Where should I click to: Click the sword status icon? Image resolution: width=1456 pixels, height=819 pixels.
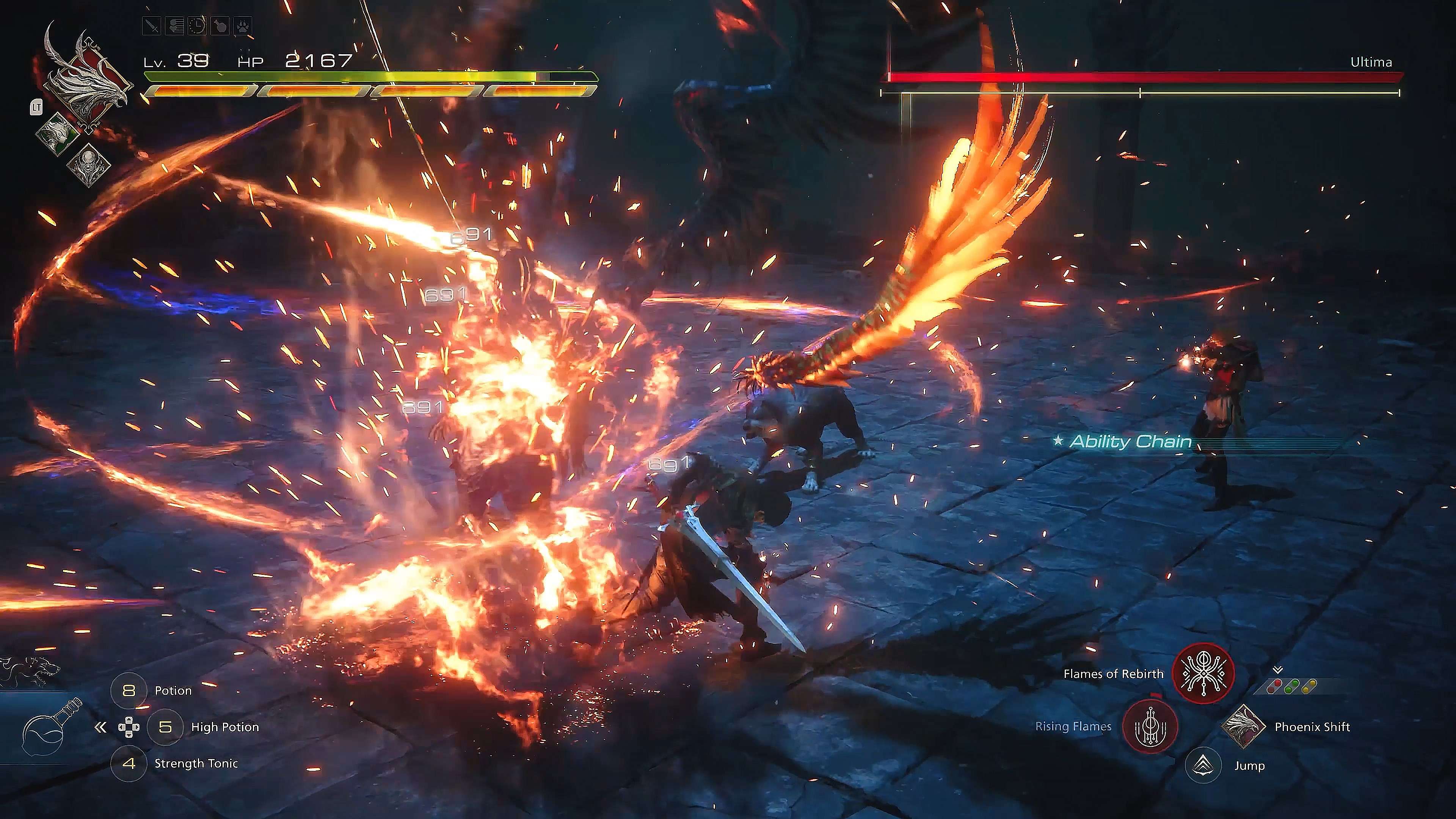(x=152, y=26)
